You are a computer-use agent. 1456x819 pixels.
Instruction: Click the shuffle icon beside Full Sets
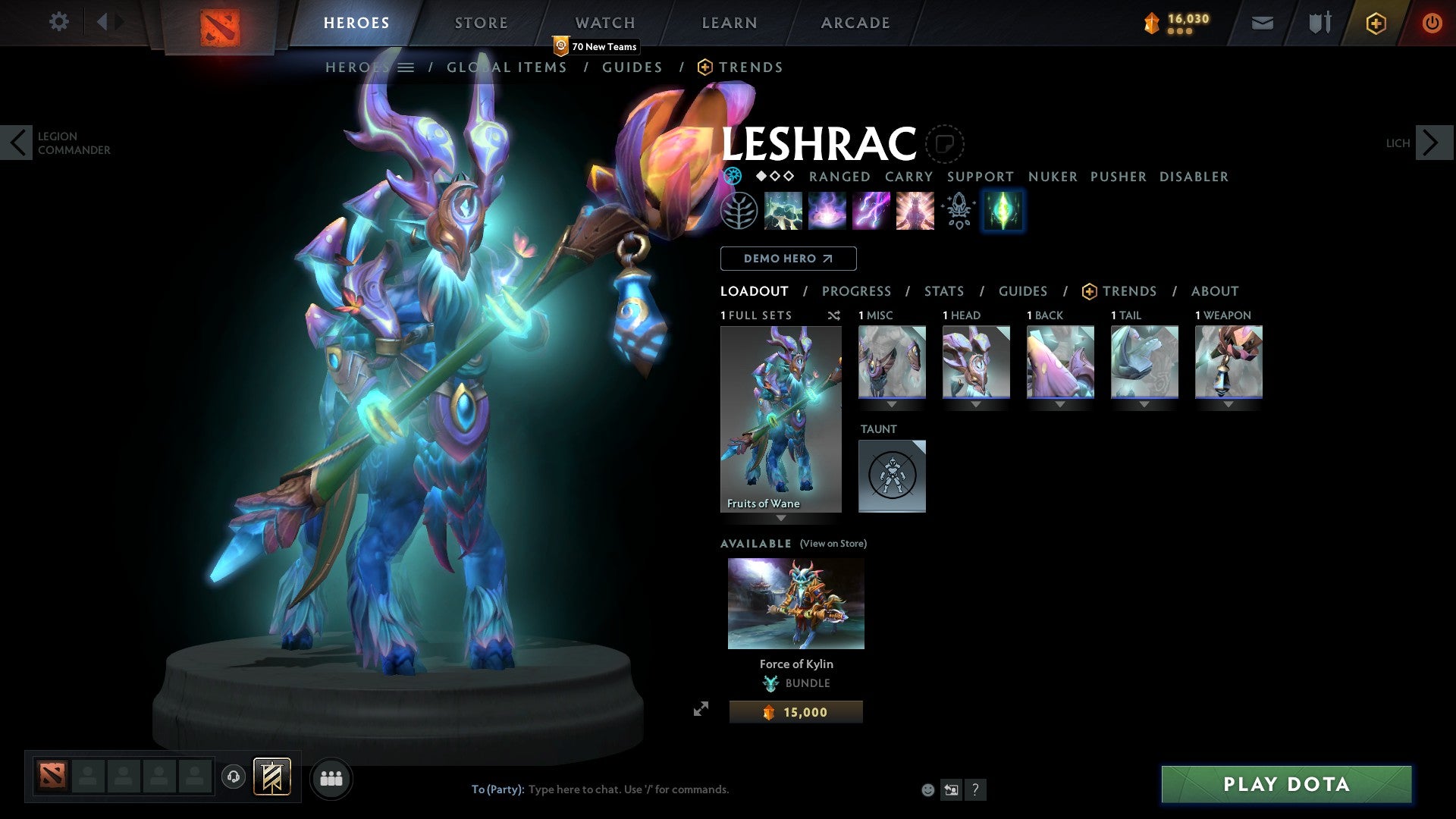833,315
